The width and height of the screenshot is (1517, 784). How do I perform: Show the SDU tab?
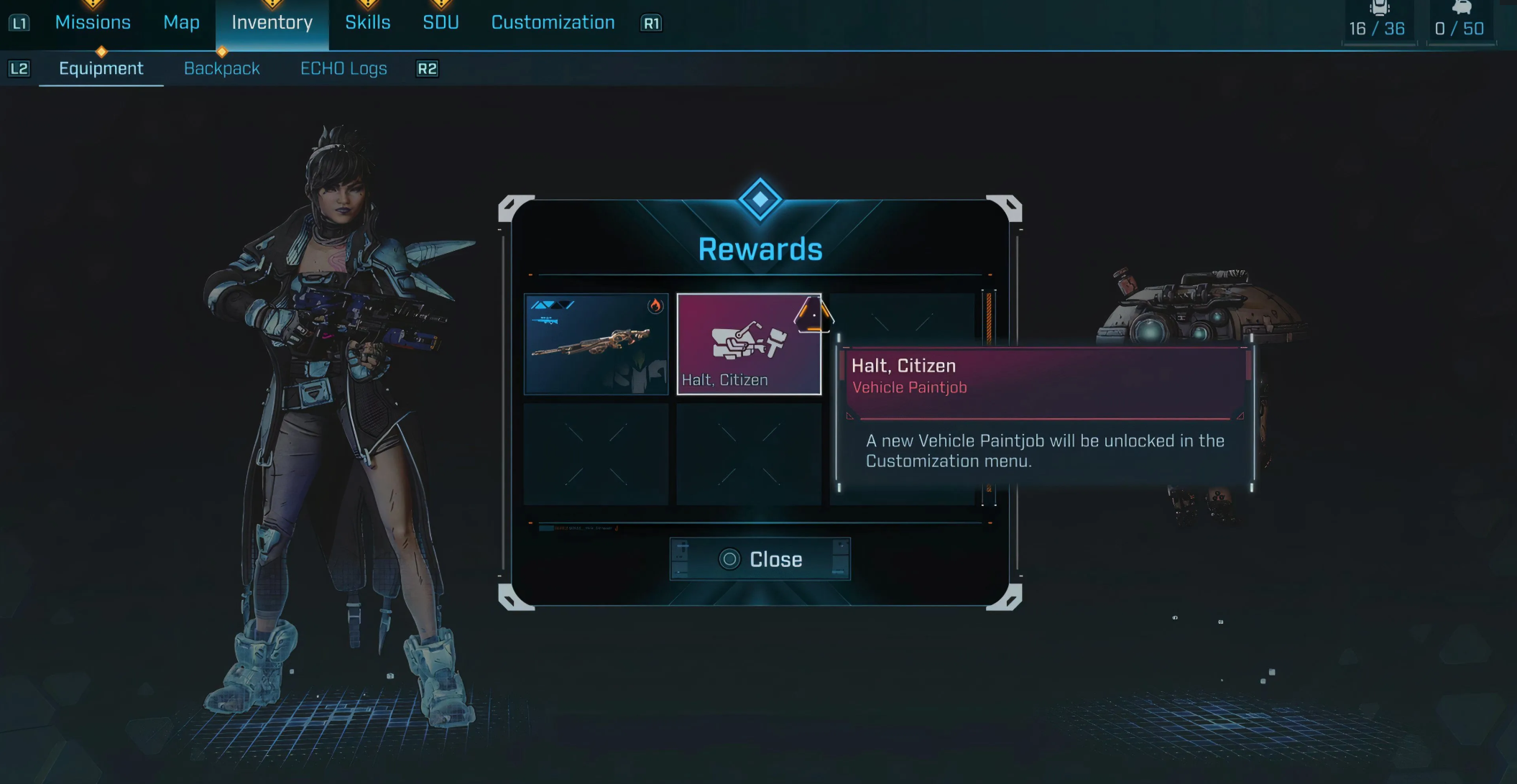(x=441, y=22)
